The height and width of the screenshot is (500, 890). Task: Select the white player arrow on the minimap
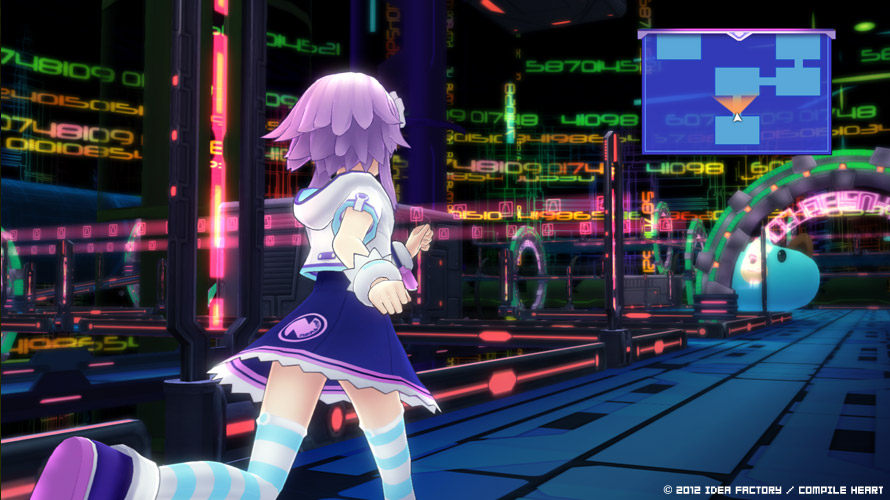(x=737, y=117)
